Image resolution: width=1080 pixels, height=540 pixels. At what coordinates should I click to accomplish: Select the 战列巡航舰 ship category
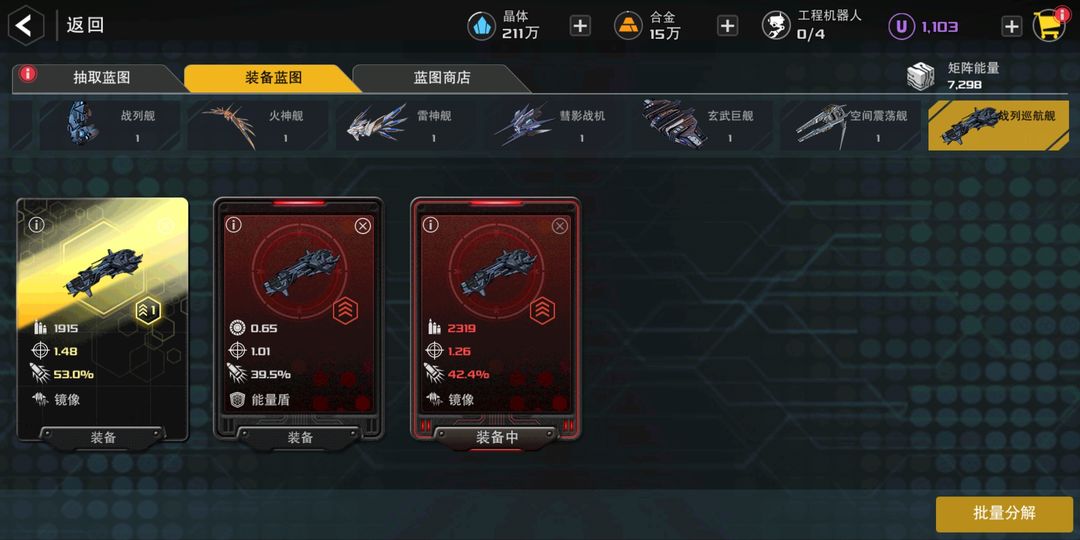coord(1000,126)
